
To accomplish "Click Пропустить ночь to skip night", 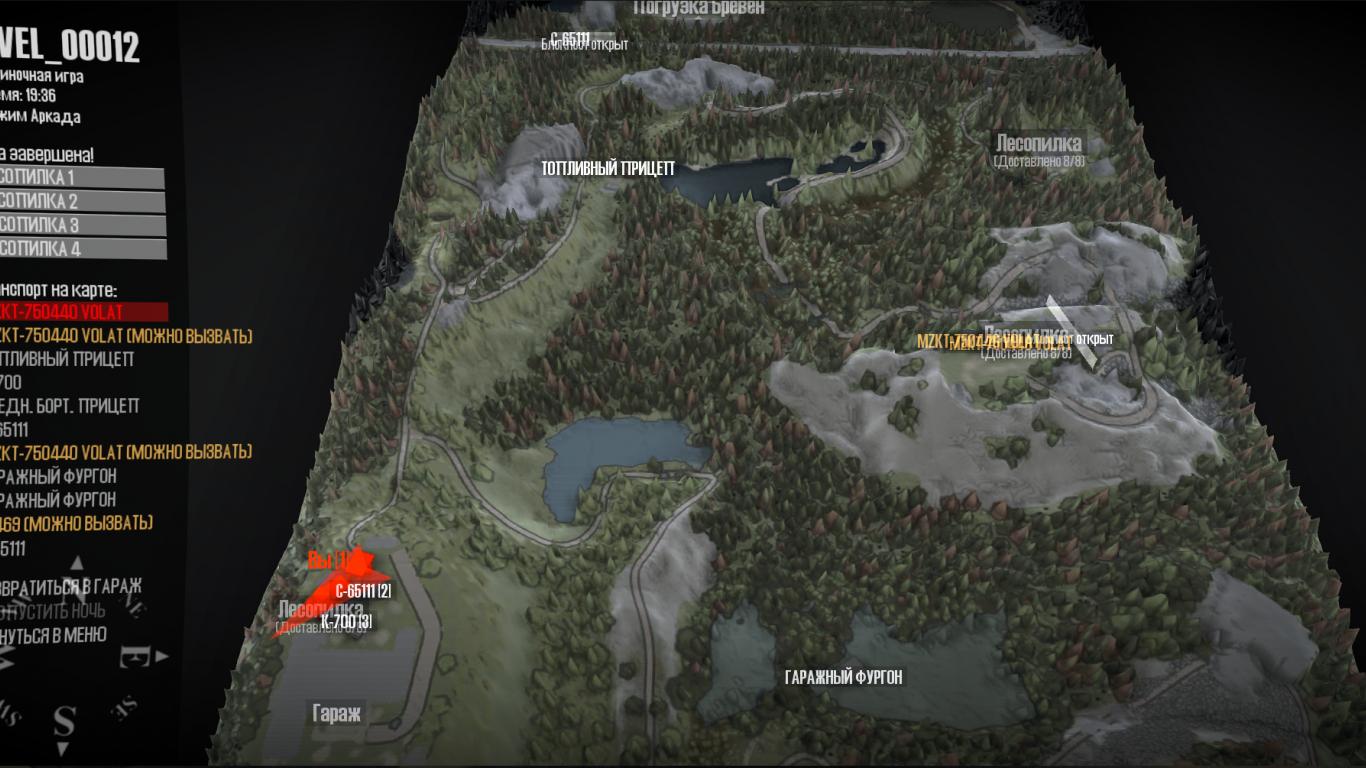I will (x=54, y=610).
